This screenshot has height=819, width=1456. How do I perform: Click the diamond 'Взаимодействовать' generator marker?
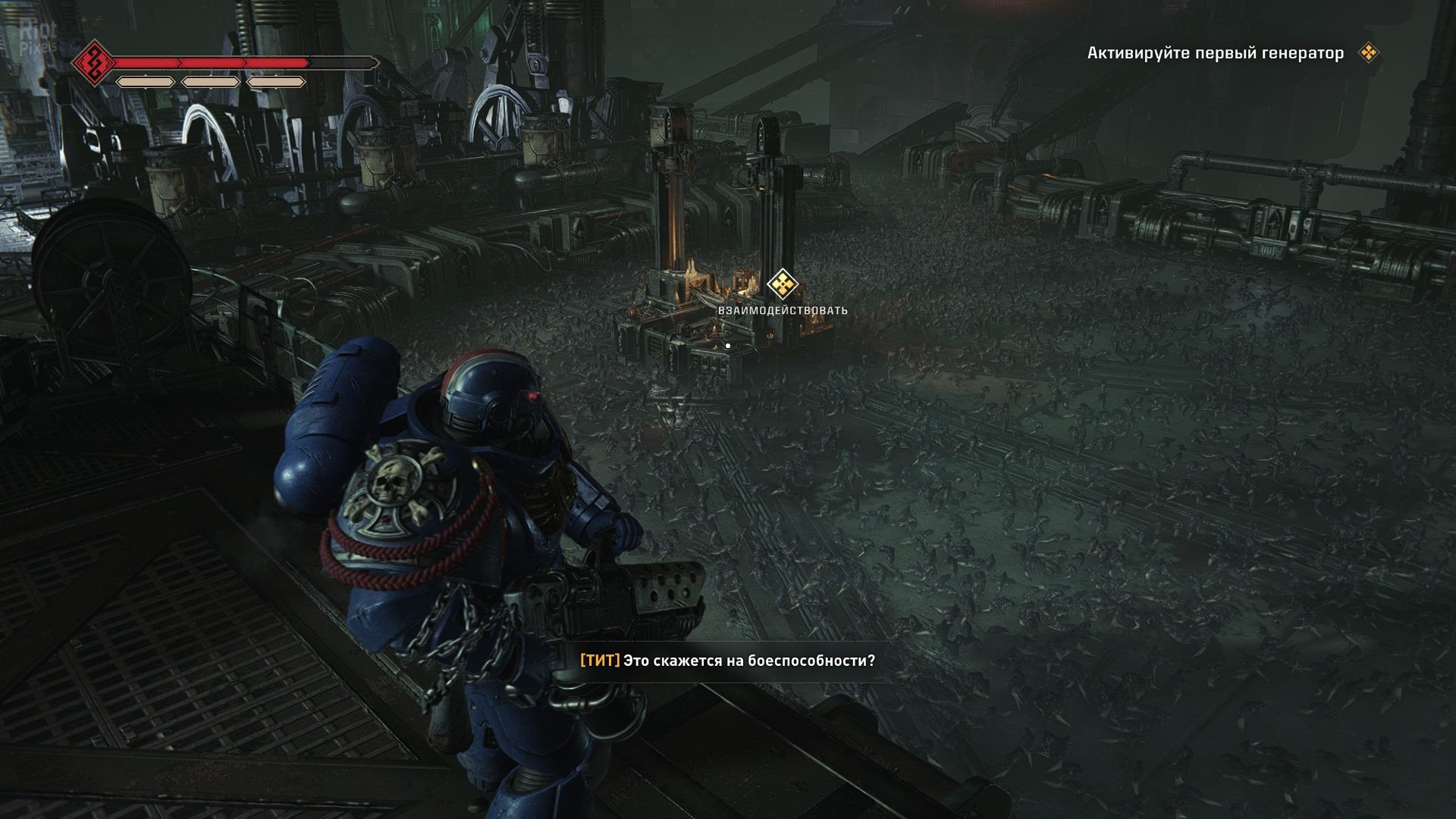tap(782, 285)
